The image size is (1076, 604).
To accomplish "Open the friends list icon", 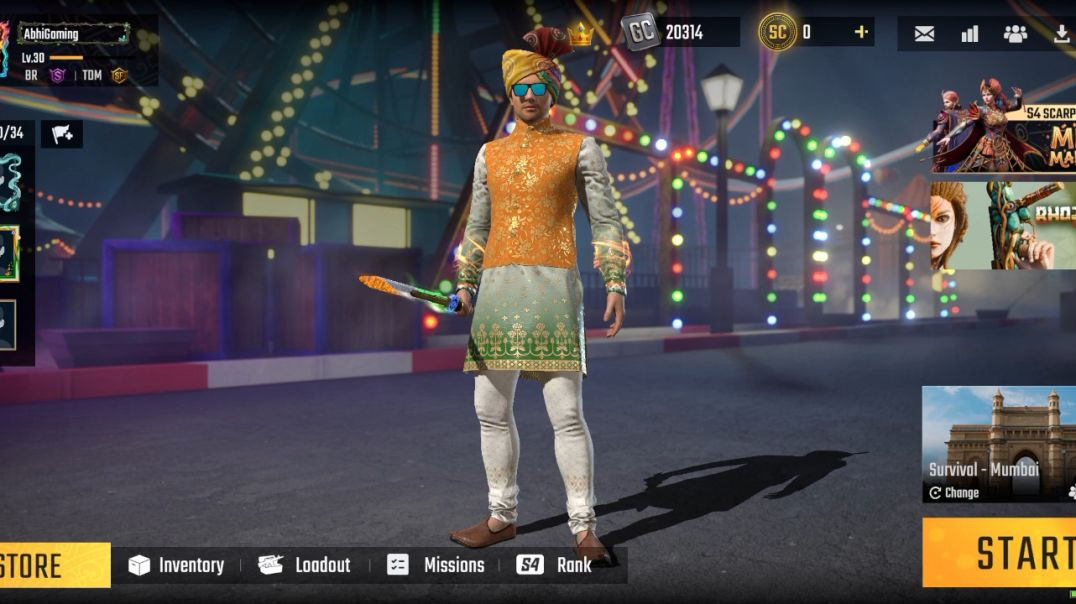I will click(x=1015, y=34).
